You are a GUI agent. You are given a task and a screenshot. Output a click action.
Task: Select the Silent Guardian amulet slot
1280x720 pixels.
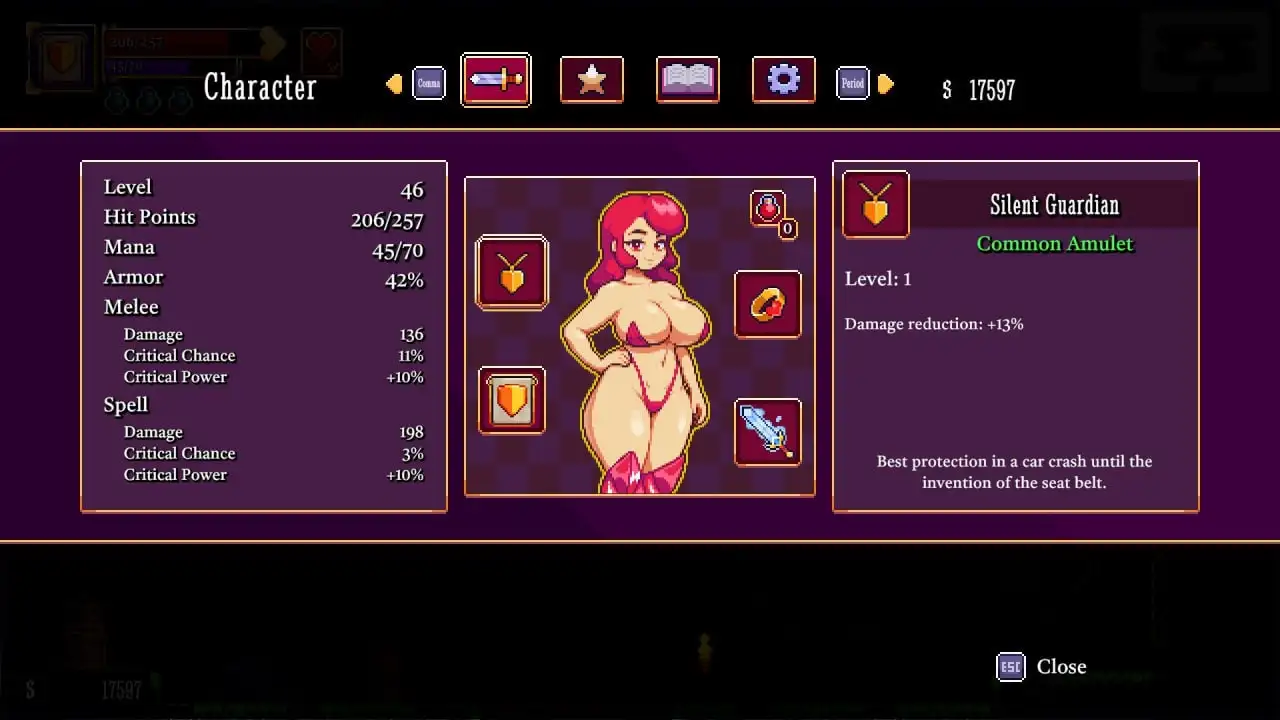pyautogui.click(x=512, y=273)
